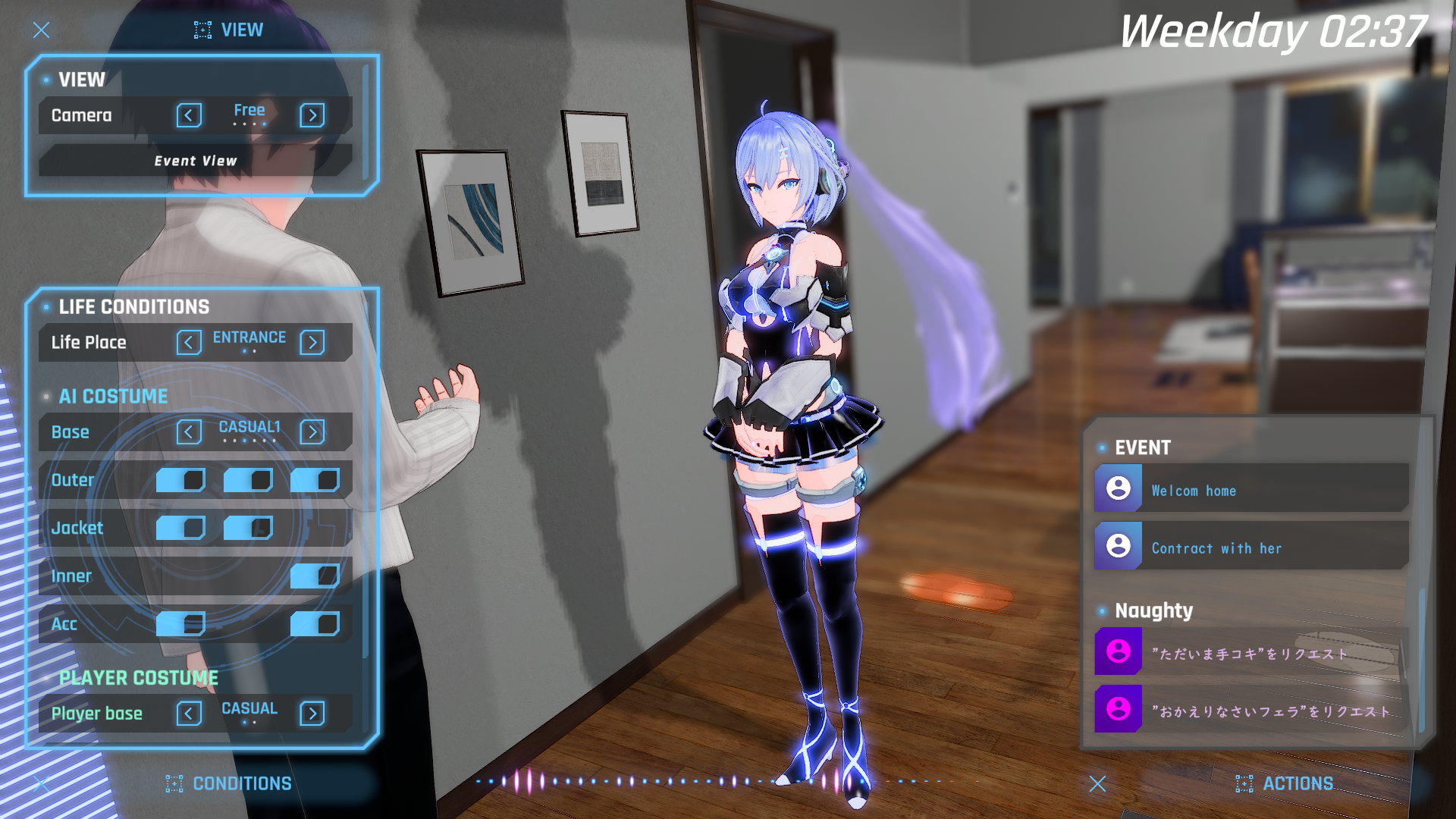Change Life Place to the previous location
The image size is (1456, 819).
(x=189, y=343)
